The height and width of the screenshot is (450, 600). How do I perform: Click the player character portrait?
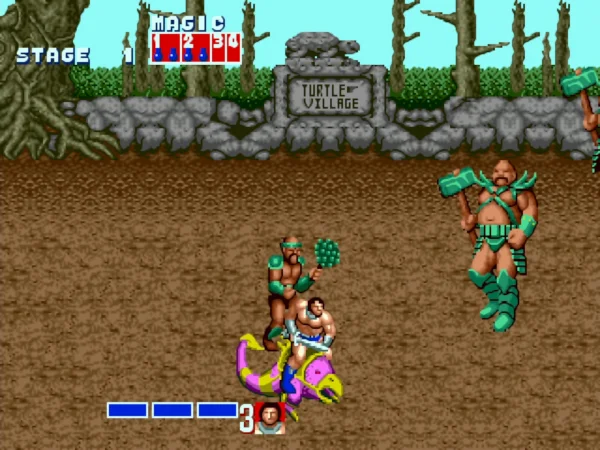tap(270, 417)
